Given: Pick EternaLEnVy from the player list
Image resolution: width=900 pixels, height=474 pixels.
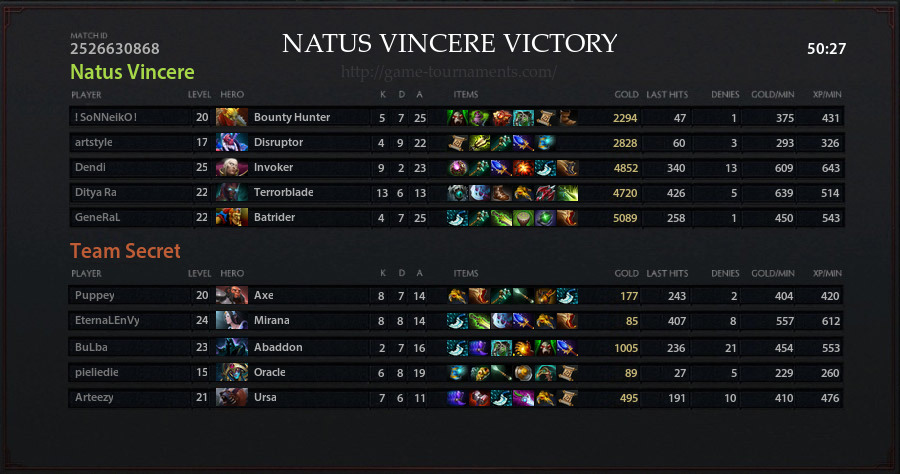Looking at the screenshot, I should 106,320.
